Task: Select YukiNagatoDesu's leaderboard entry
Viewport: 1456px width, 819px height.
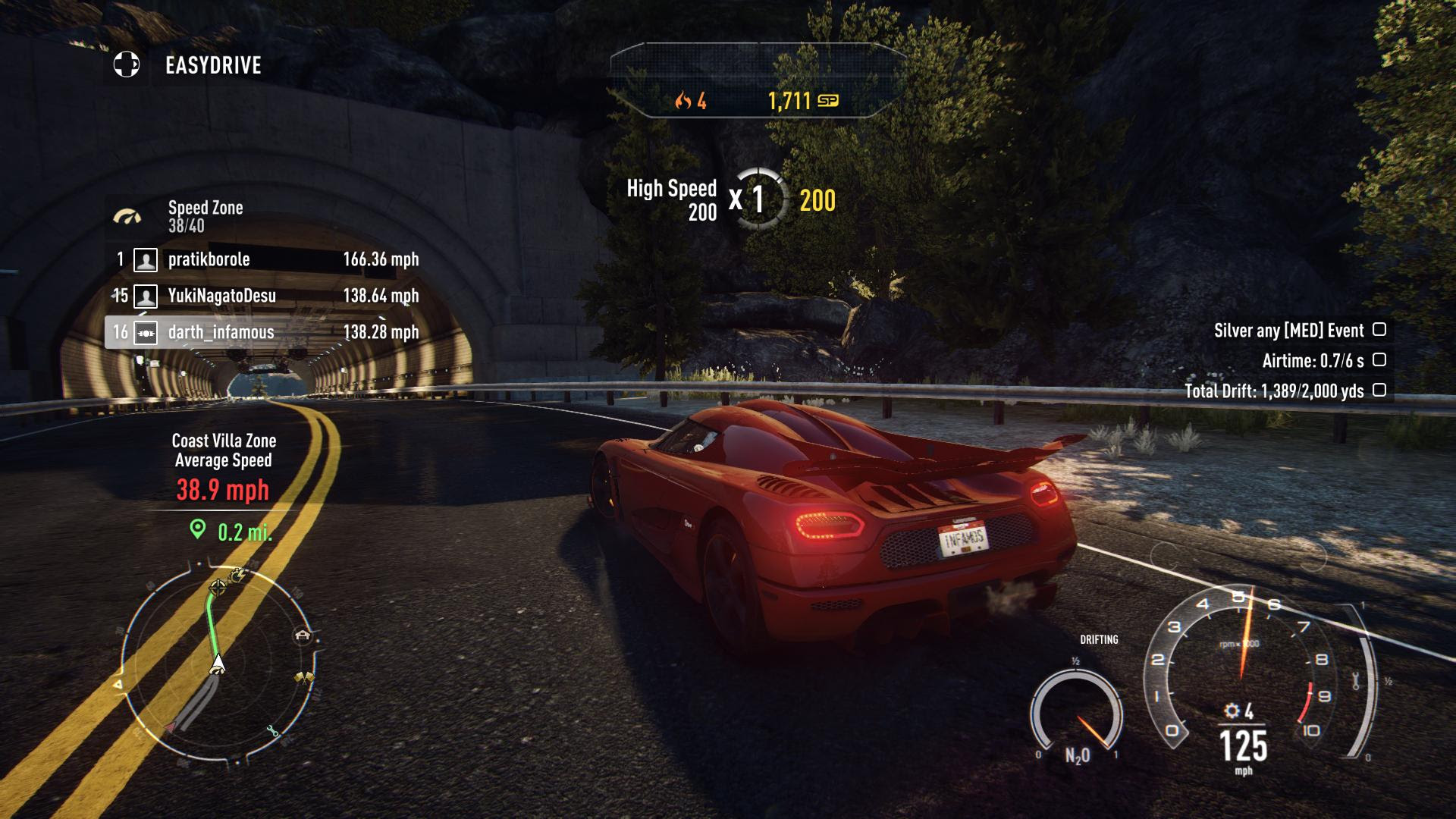Action: pos(265,296)
